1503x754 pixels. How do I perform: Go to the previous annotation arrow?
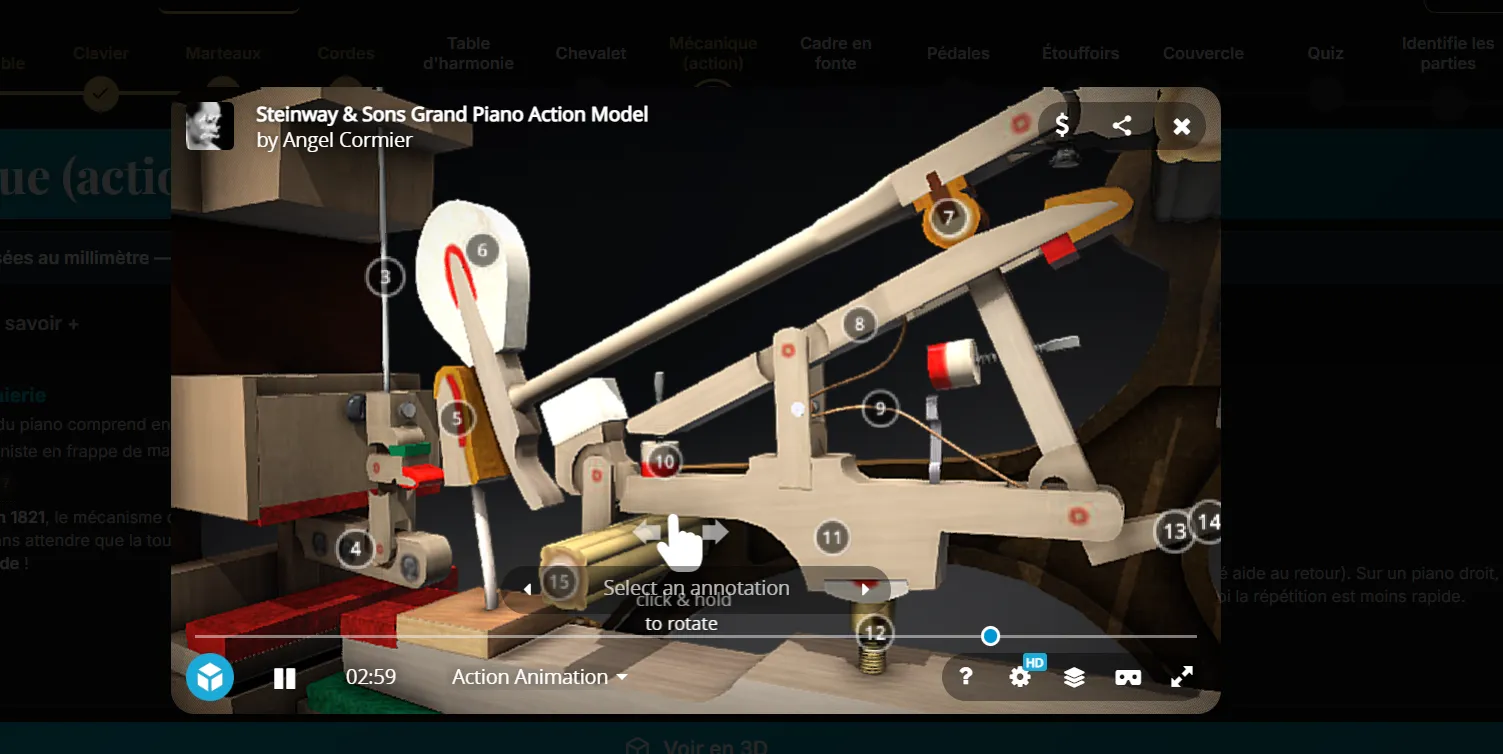pyautogui.click(x=528, y=589)
